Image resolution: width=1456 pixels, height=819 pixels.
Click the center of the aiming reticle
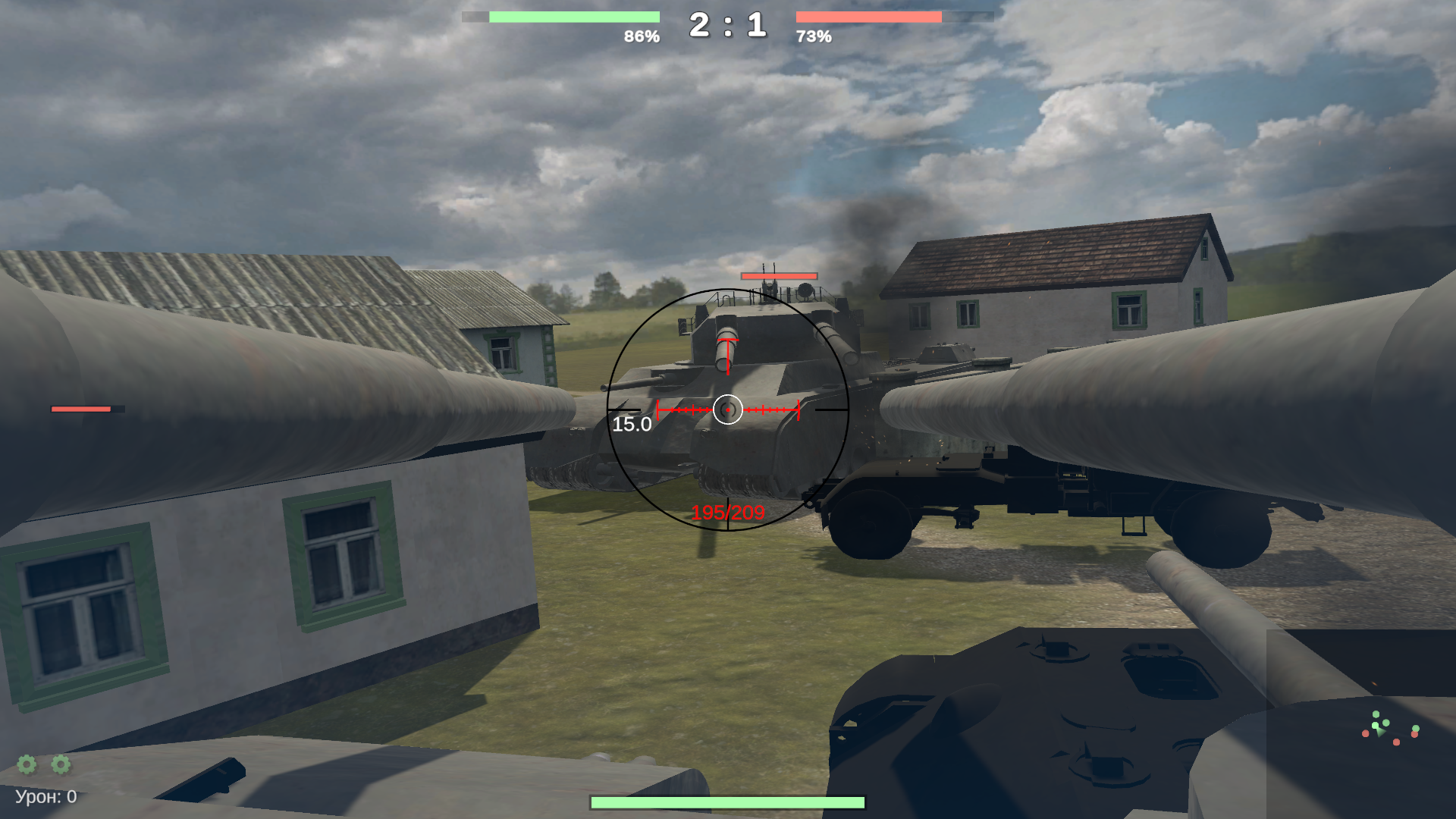728,409
